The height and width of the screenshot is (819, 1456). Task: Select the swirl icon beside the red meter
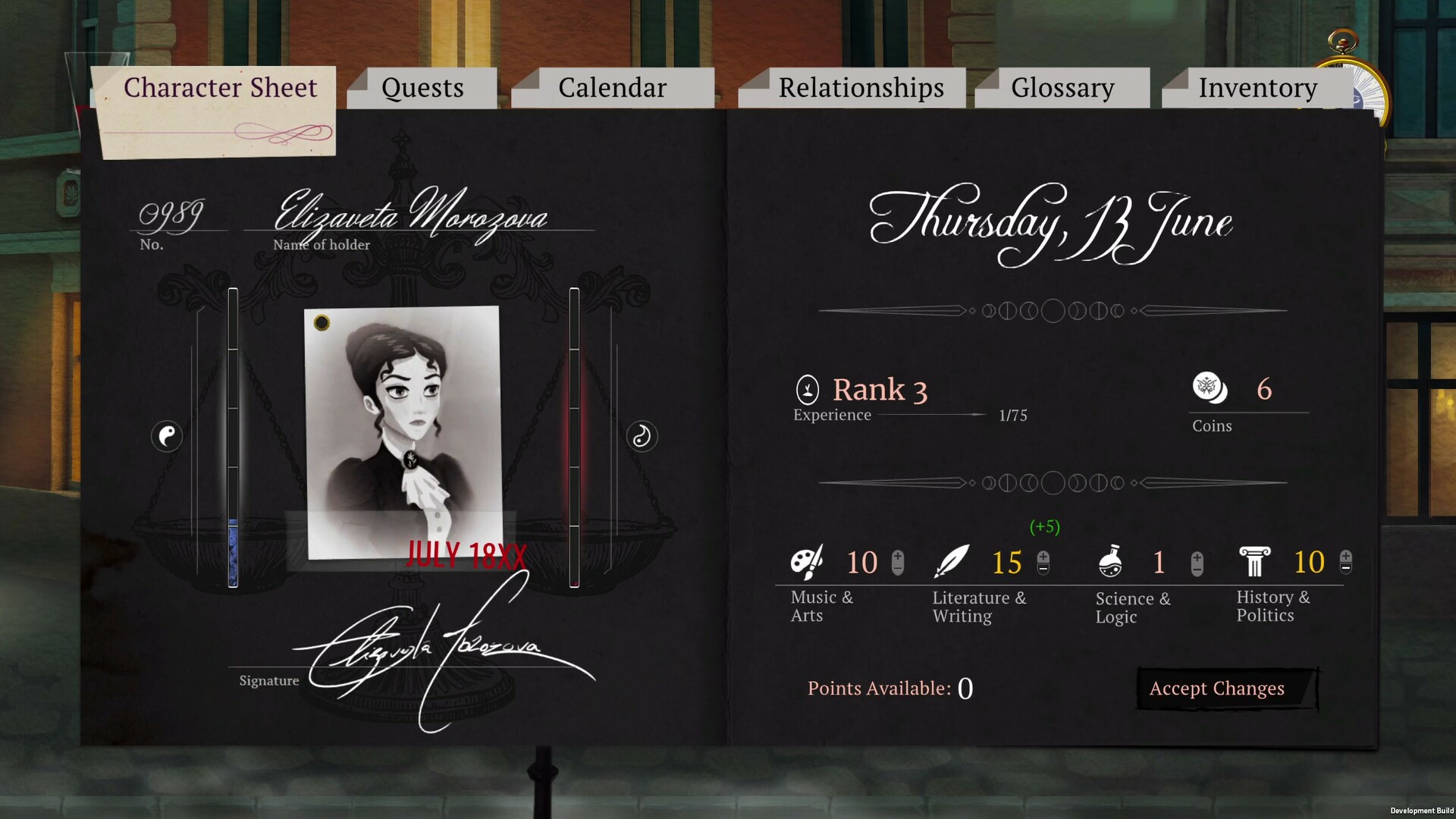642,436
